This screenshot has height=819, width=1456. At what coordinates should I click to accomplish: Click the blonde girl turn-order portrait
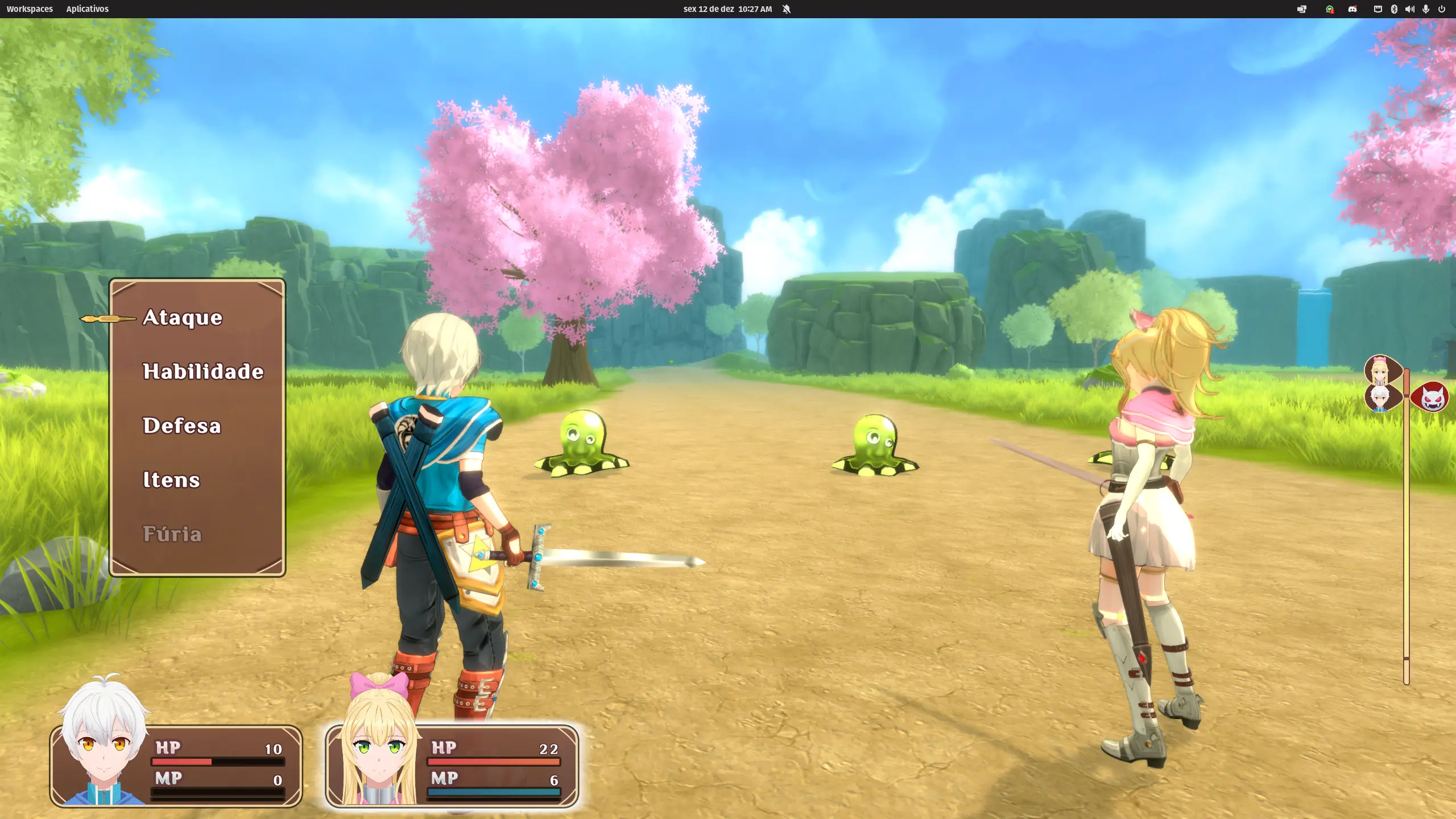click(x=1380, y=370)
